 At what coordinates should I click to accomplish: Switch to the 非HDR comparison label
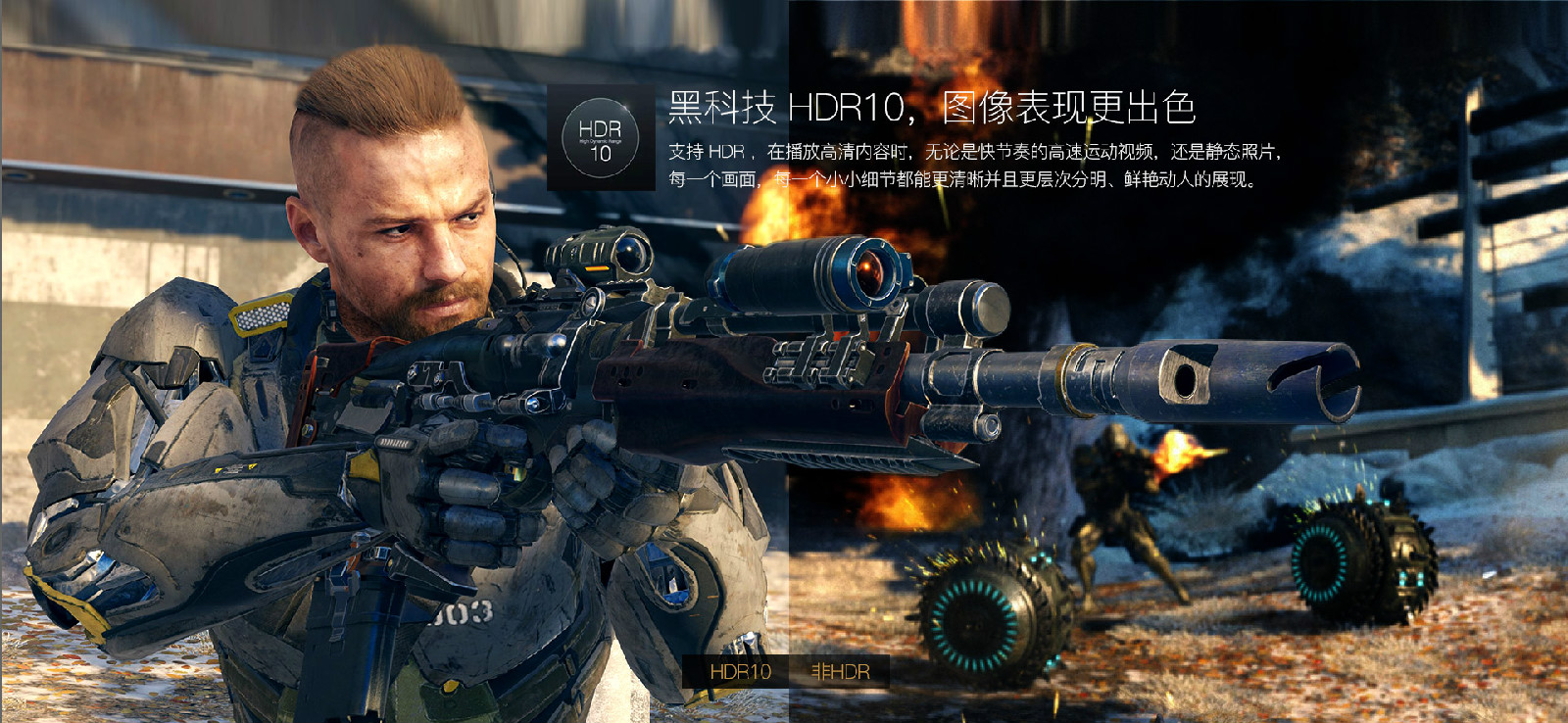point(840,672)
